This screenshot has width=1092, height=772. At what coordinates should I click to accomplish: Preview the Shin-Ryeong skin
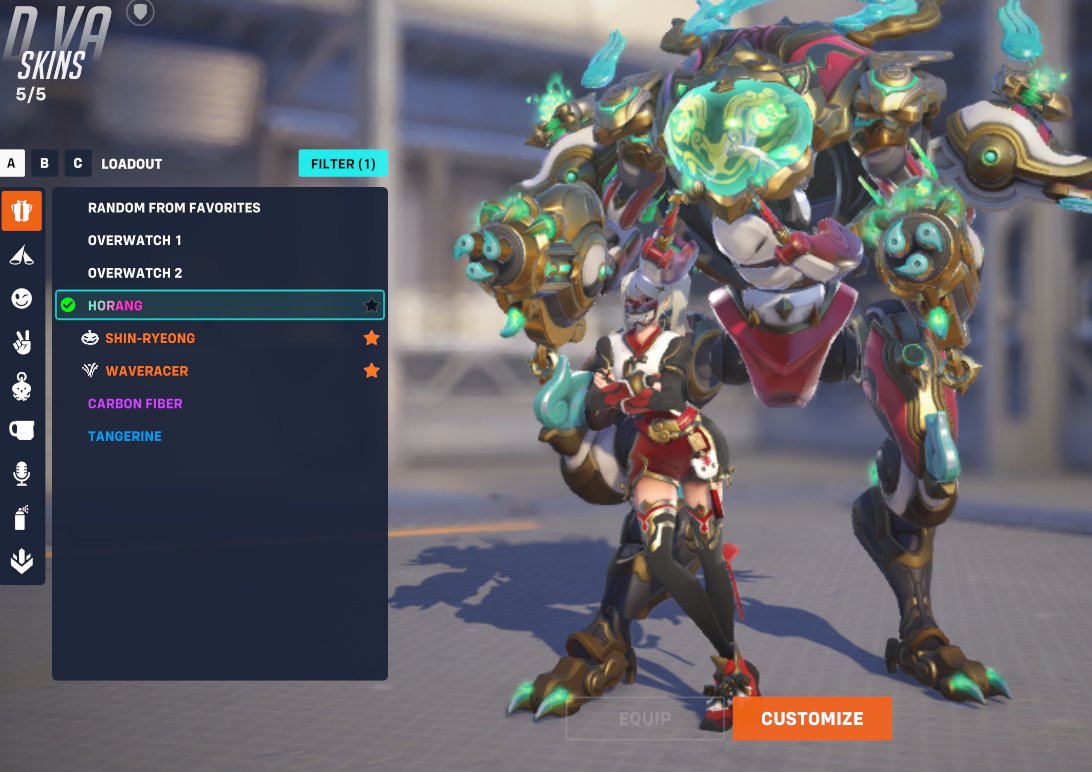(x=150, y=338)
